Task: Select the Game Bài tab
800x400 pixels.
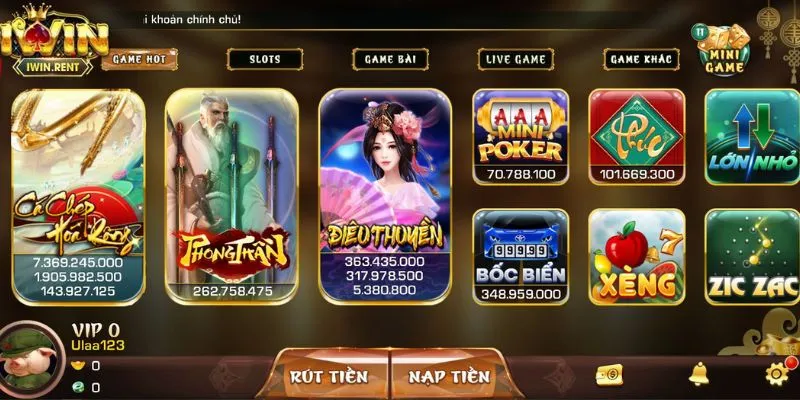Action: 390,59
